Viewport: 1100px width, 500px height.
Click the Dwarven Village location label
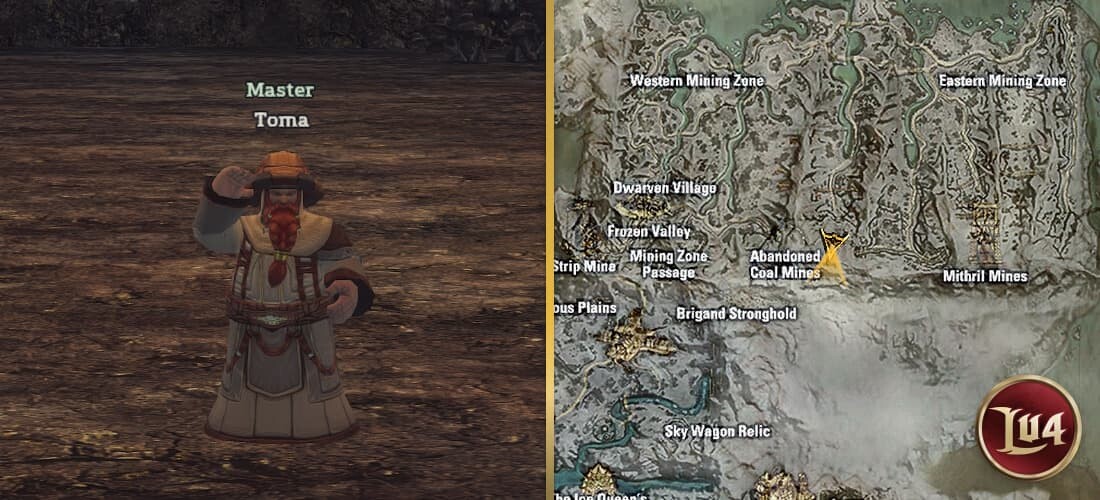coord(664,188)
